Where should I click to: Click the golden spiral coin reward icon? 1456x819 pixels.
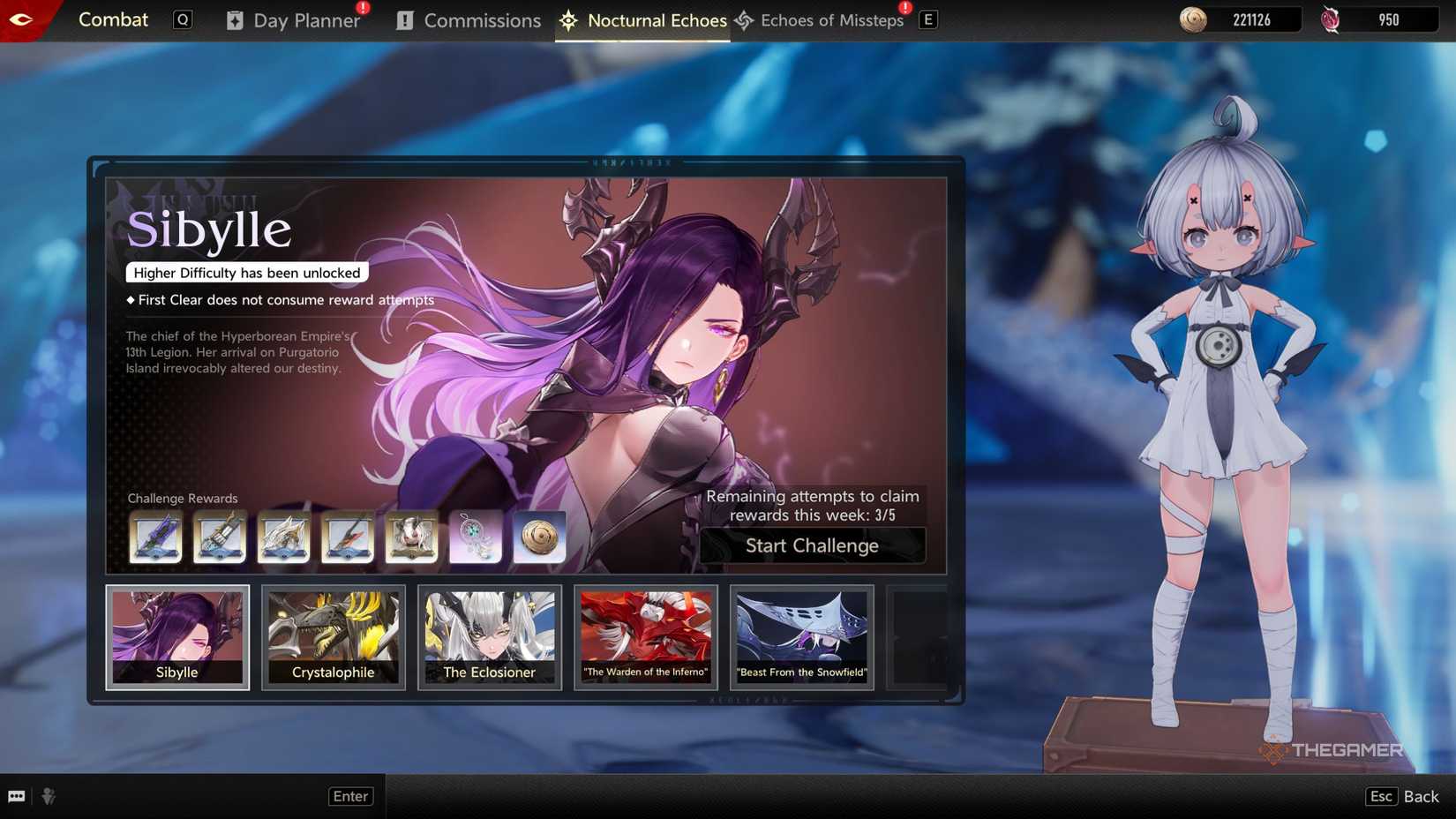coord(538,537)
